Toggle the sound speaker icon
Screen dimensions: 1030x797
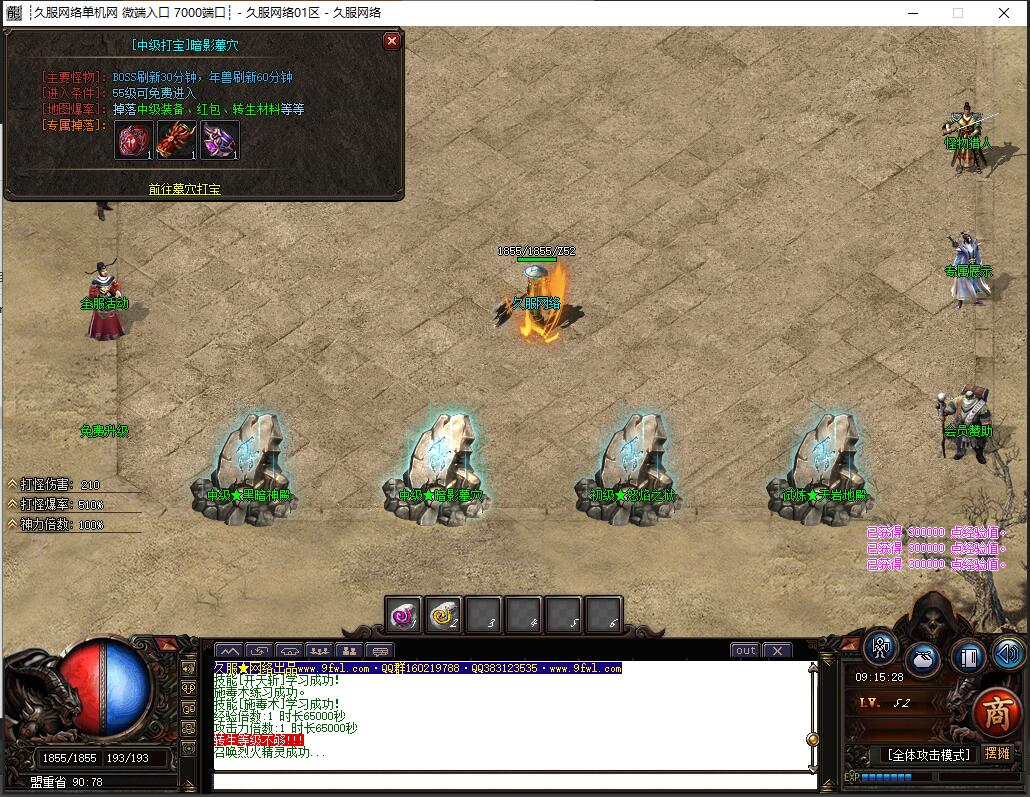click(1009, 654)
